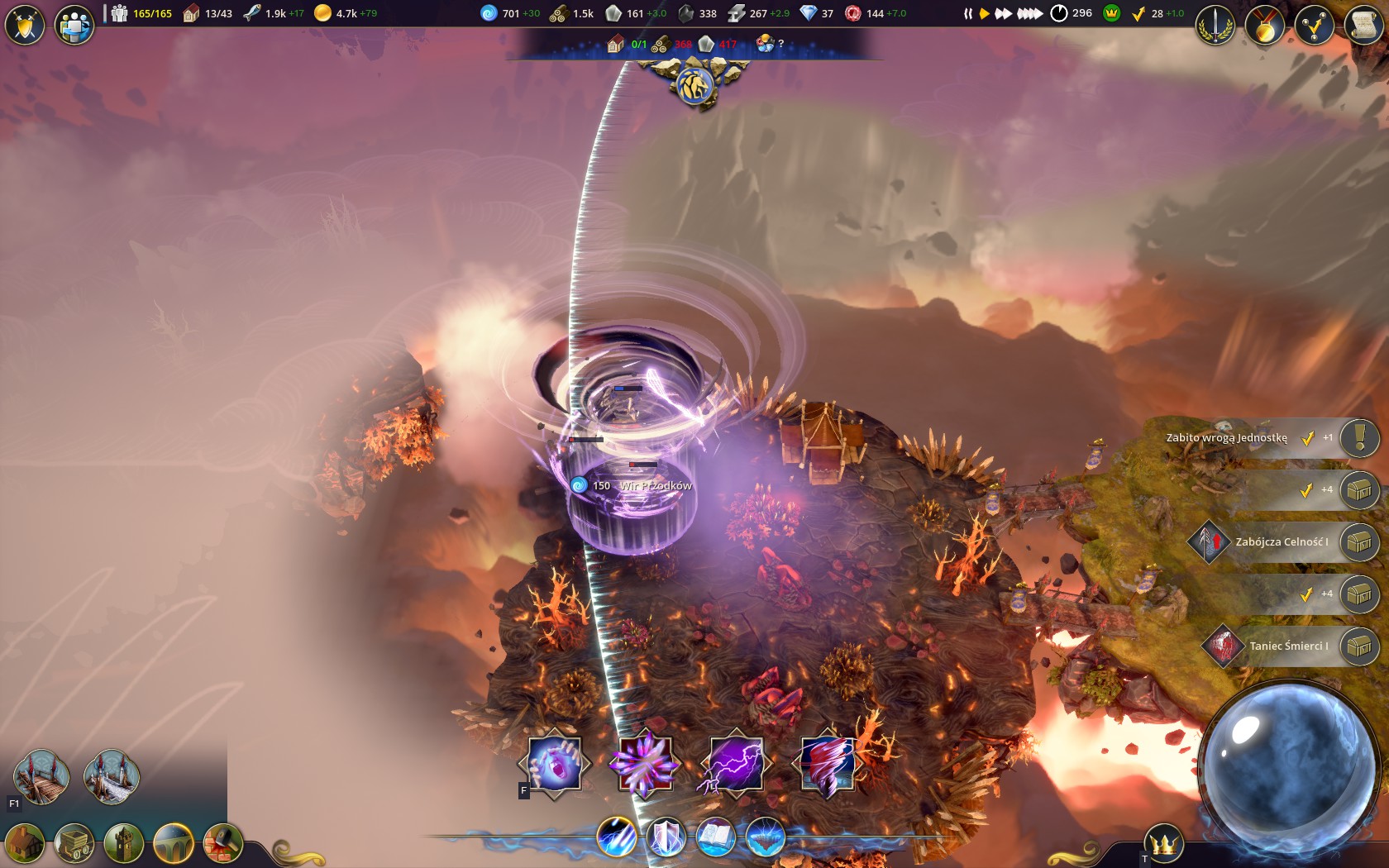Select the shield spell category
This screenshot has height=868, width=1389.
click(x=666, y=837)
